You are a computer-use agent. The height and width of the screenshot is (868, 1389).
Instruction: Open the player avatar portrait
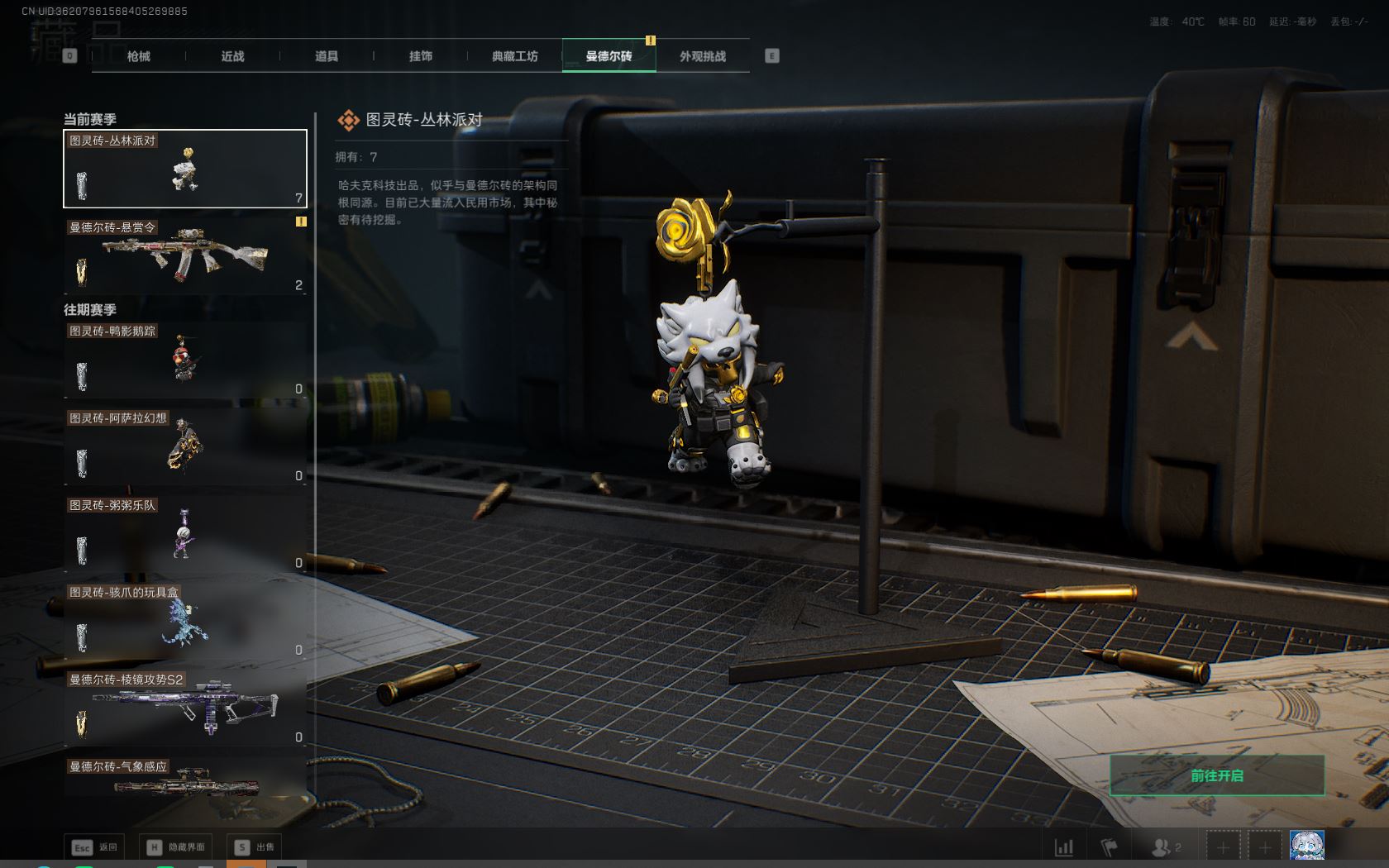click(x=1306, y=847)
